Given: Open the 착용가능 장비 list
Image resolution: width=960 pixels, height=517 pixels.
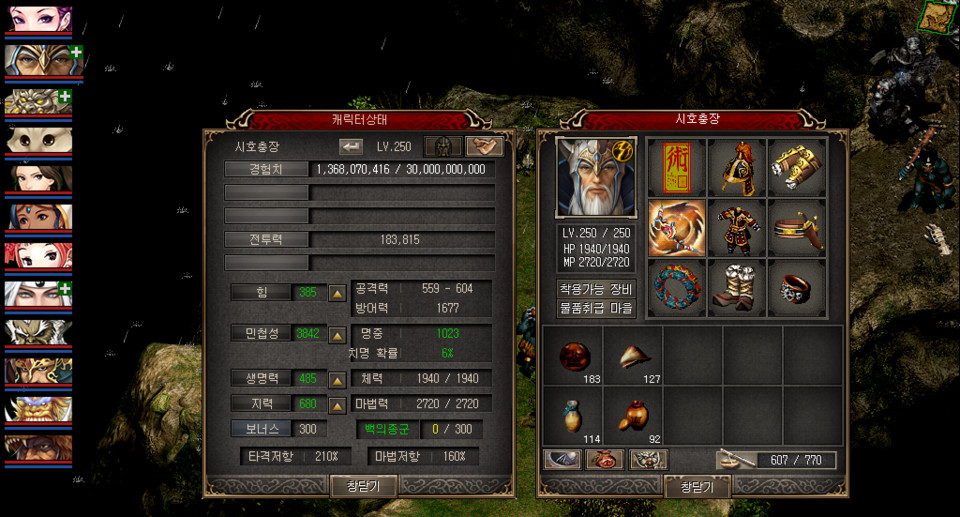Looking at the screenshot, I should pyautogui.click(x=596, y=290).
